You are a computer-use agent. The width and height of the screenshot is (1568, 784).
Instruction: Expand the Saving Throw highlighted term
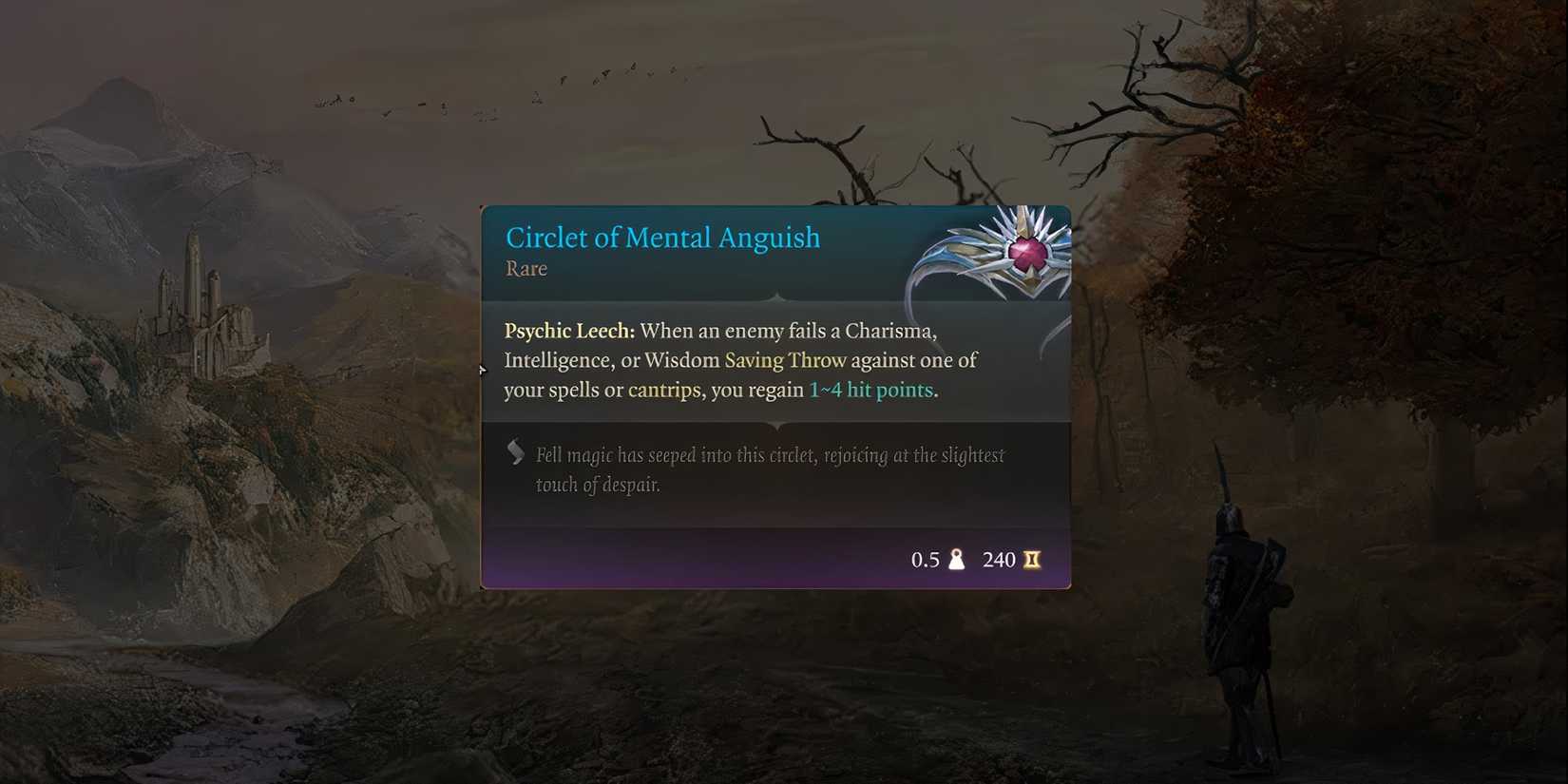coord(785,360)
